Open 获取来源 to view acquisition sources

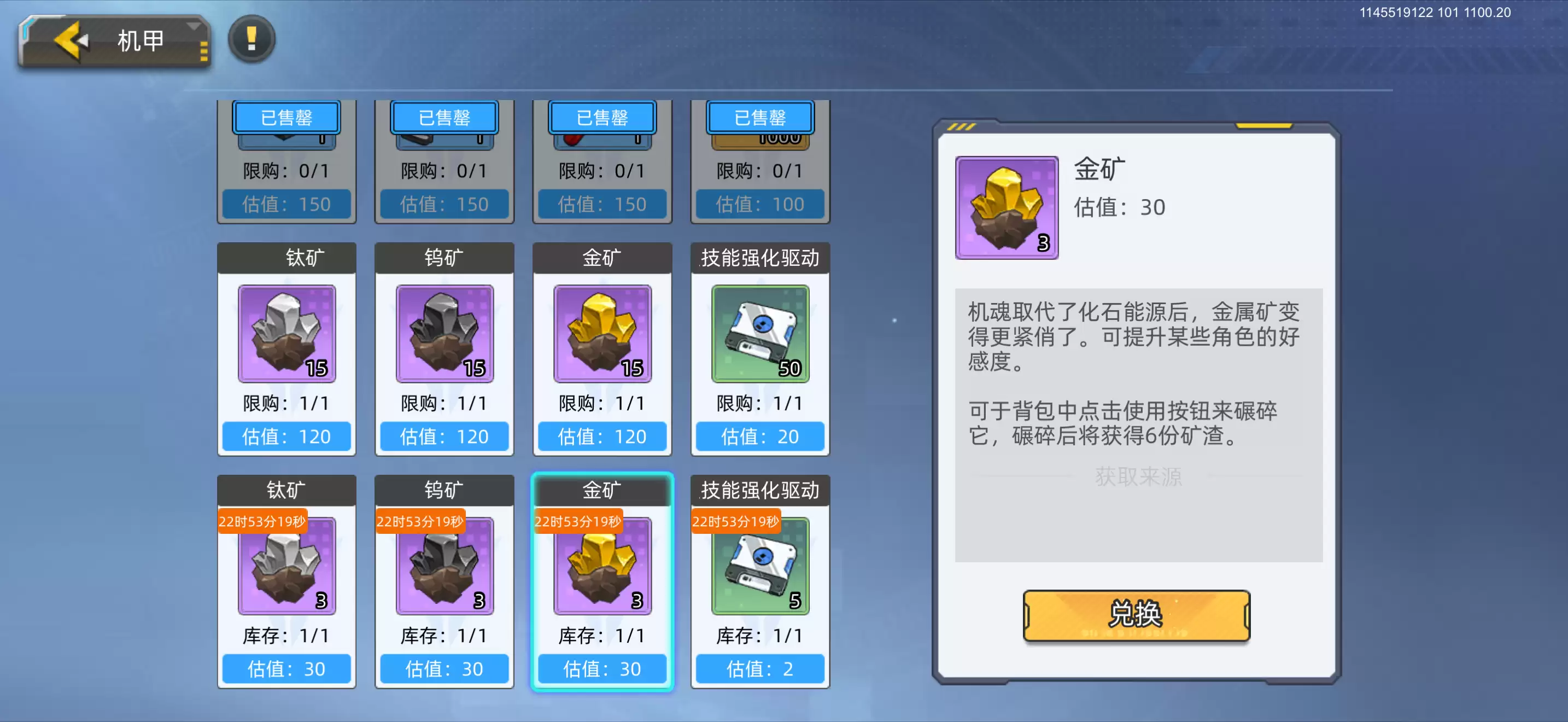click(x=1136, y=478)
